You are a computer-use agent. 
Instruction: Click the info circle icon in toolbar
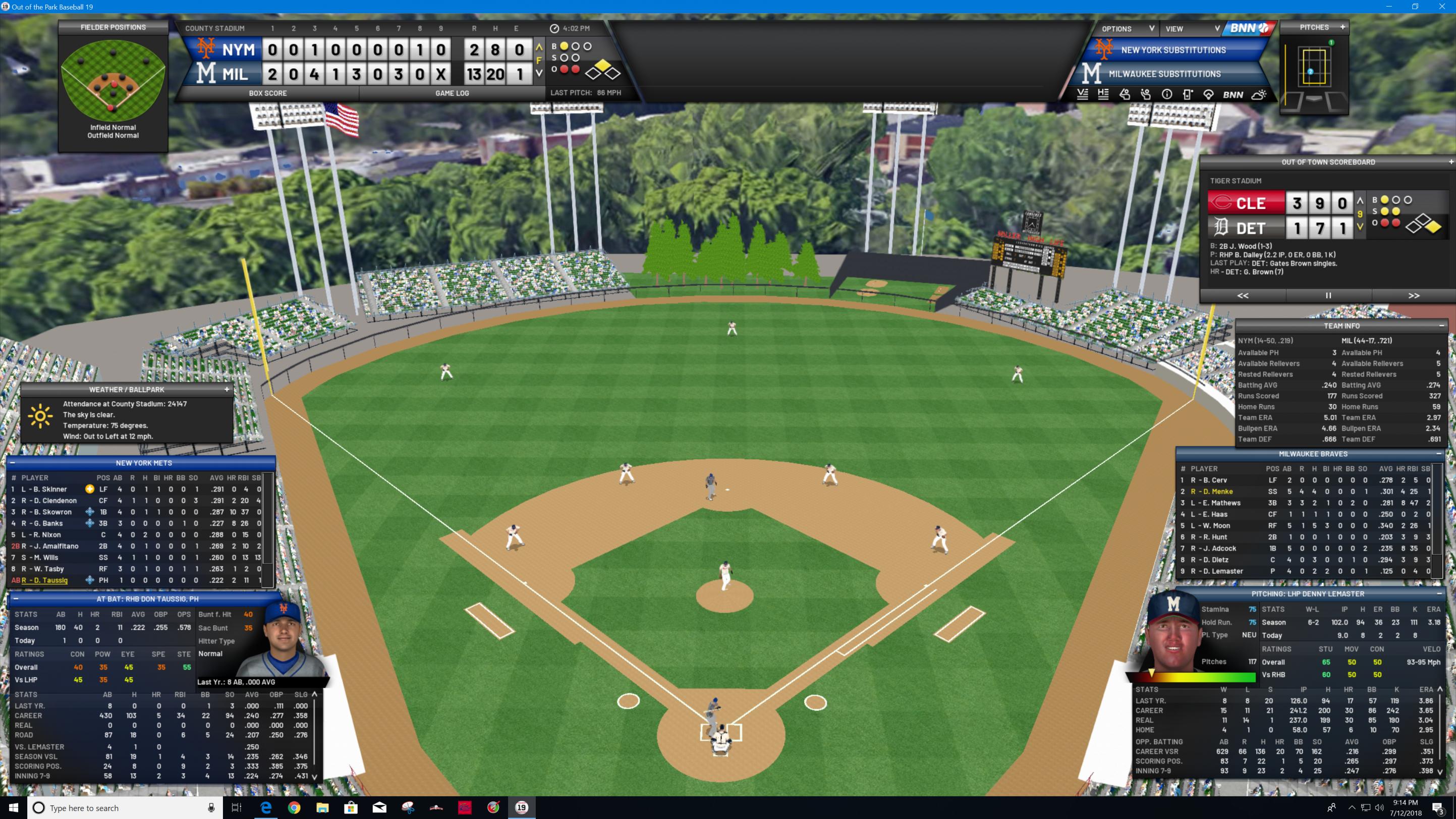[1166, 95]
